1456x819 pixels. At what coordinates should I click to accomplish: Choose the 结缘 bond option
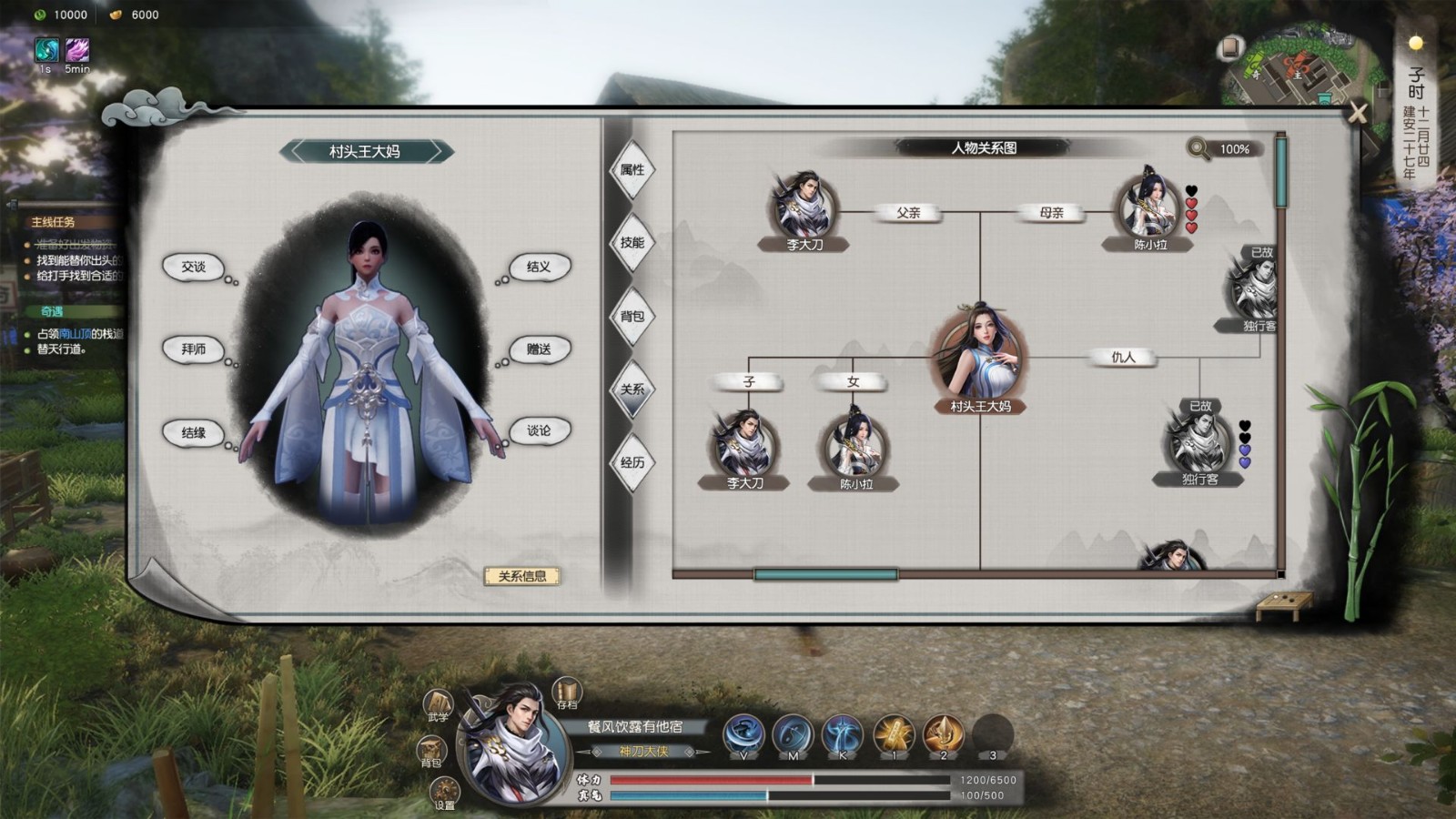coord(194,432)
